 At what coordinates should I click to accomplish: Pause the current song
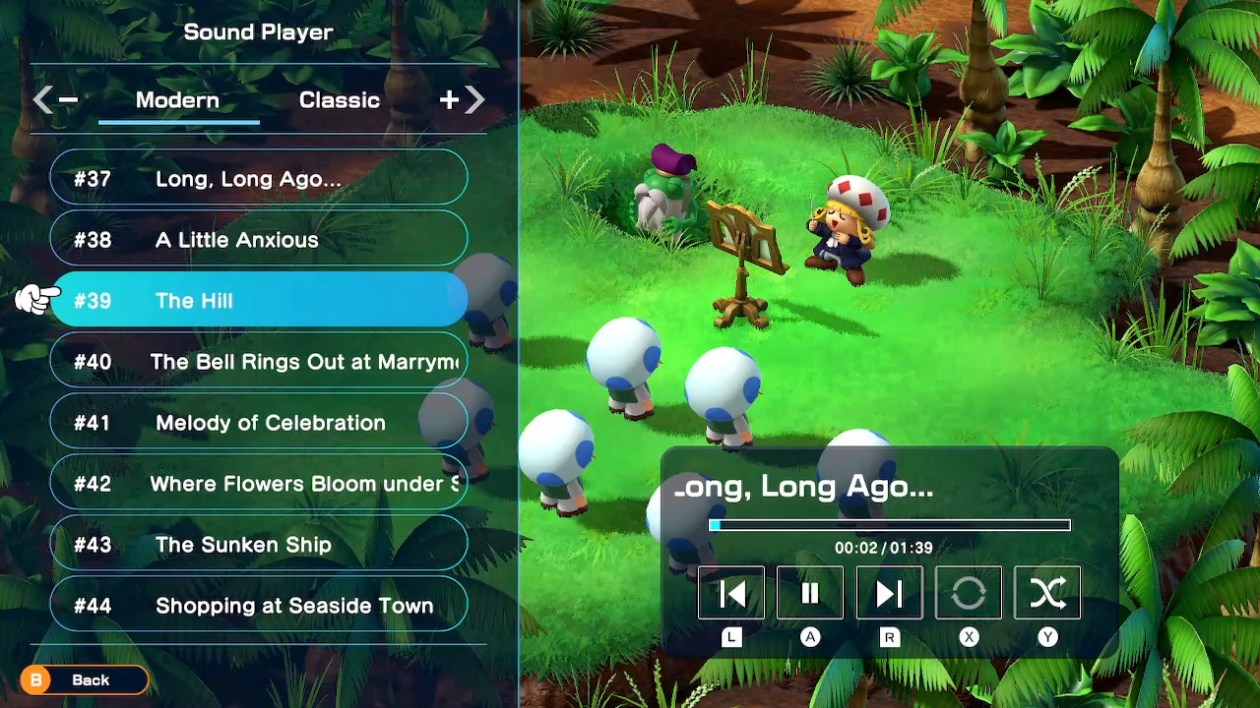pyautogui.click(x=810, y=593)
